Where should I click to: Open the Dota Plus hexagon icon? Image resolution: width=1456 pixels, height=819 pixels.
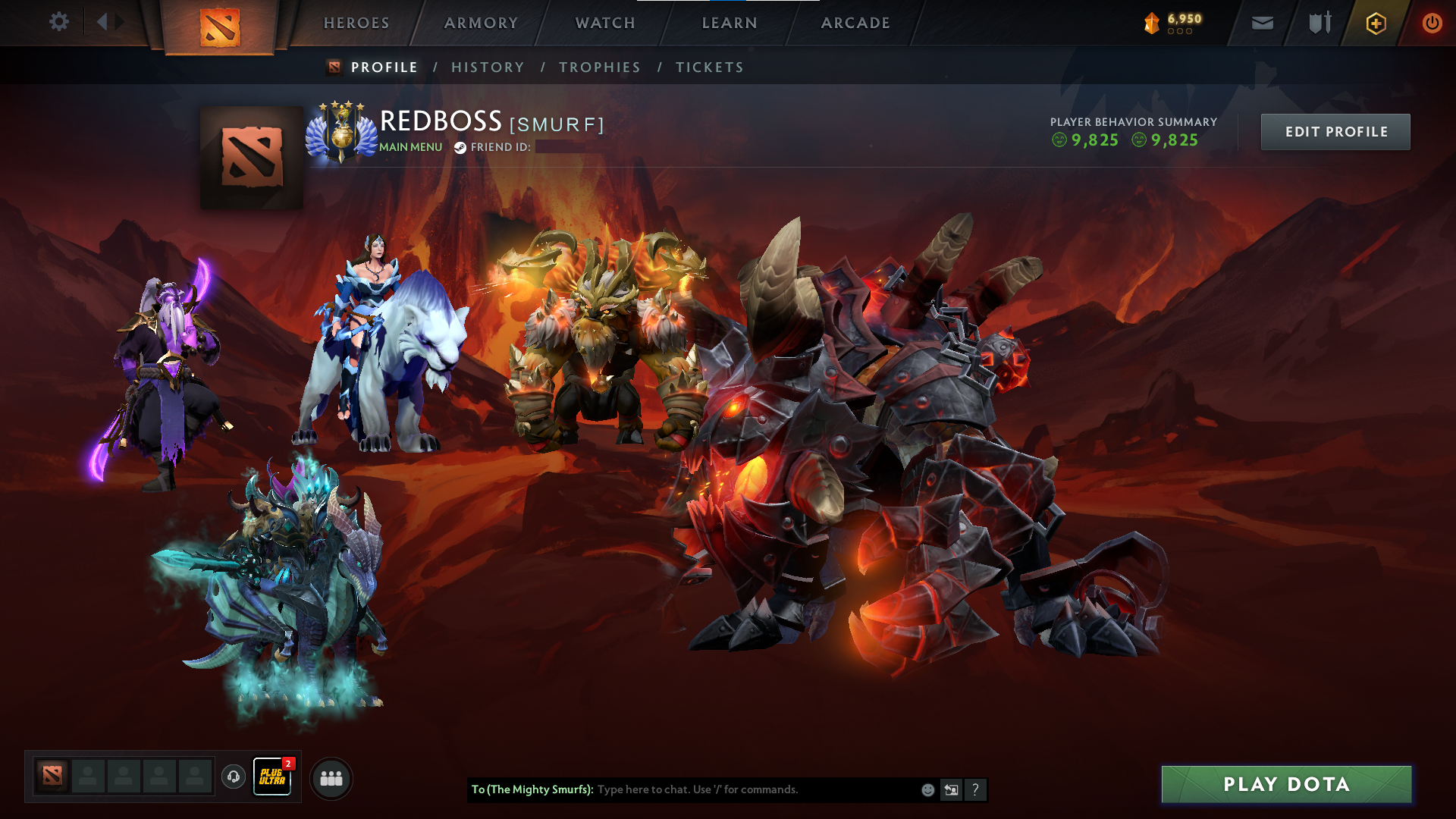pyautogui.click(x=1376, y=23)
